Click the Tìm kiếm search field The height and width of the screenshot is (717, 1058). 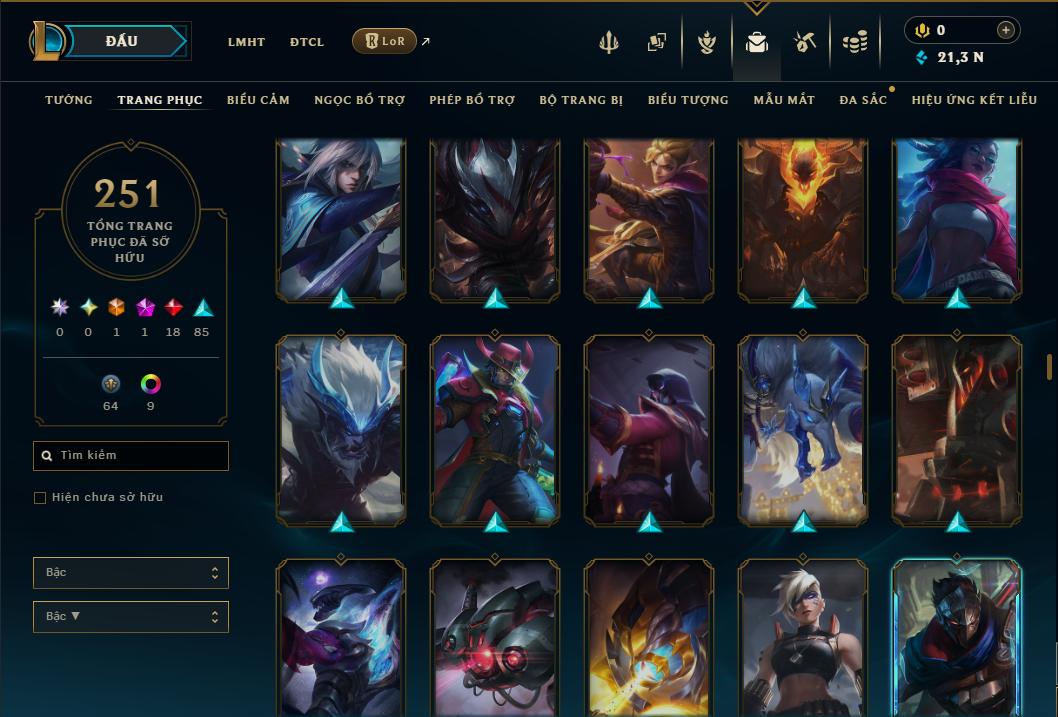click(x=131, y=456)
